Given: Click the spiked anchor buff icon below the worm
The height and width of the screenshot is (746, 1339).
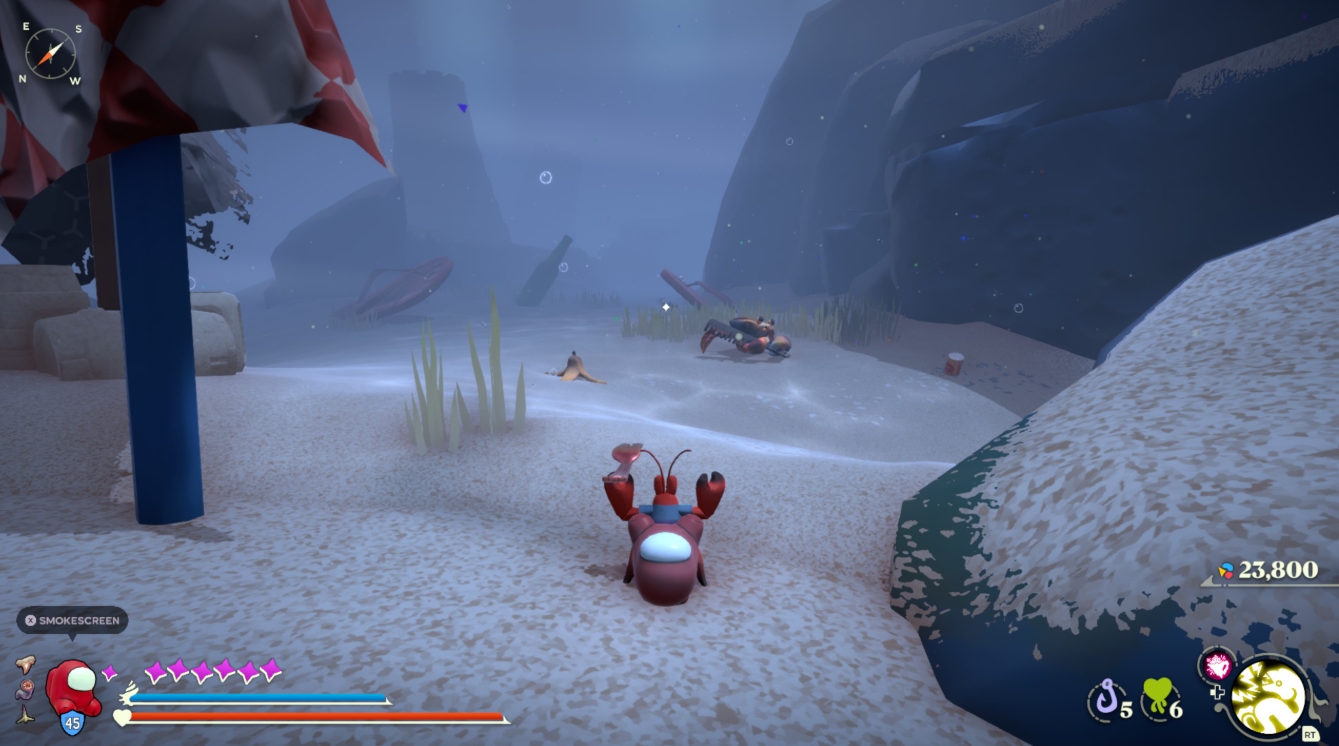Looking at the screenshot, I should coord(24,716).
